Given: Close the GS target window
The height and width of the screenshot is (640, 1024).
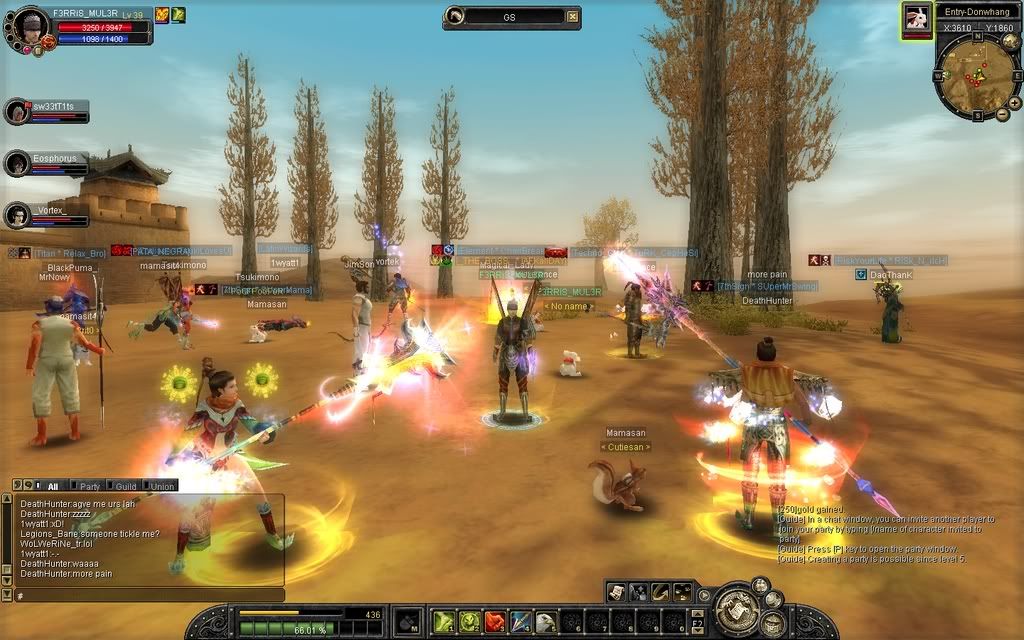Looking at the screenshot, I should (572, 16).
